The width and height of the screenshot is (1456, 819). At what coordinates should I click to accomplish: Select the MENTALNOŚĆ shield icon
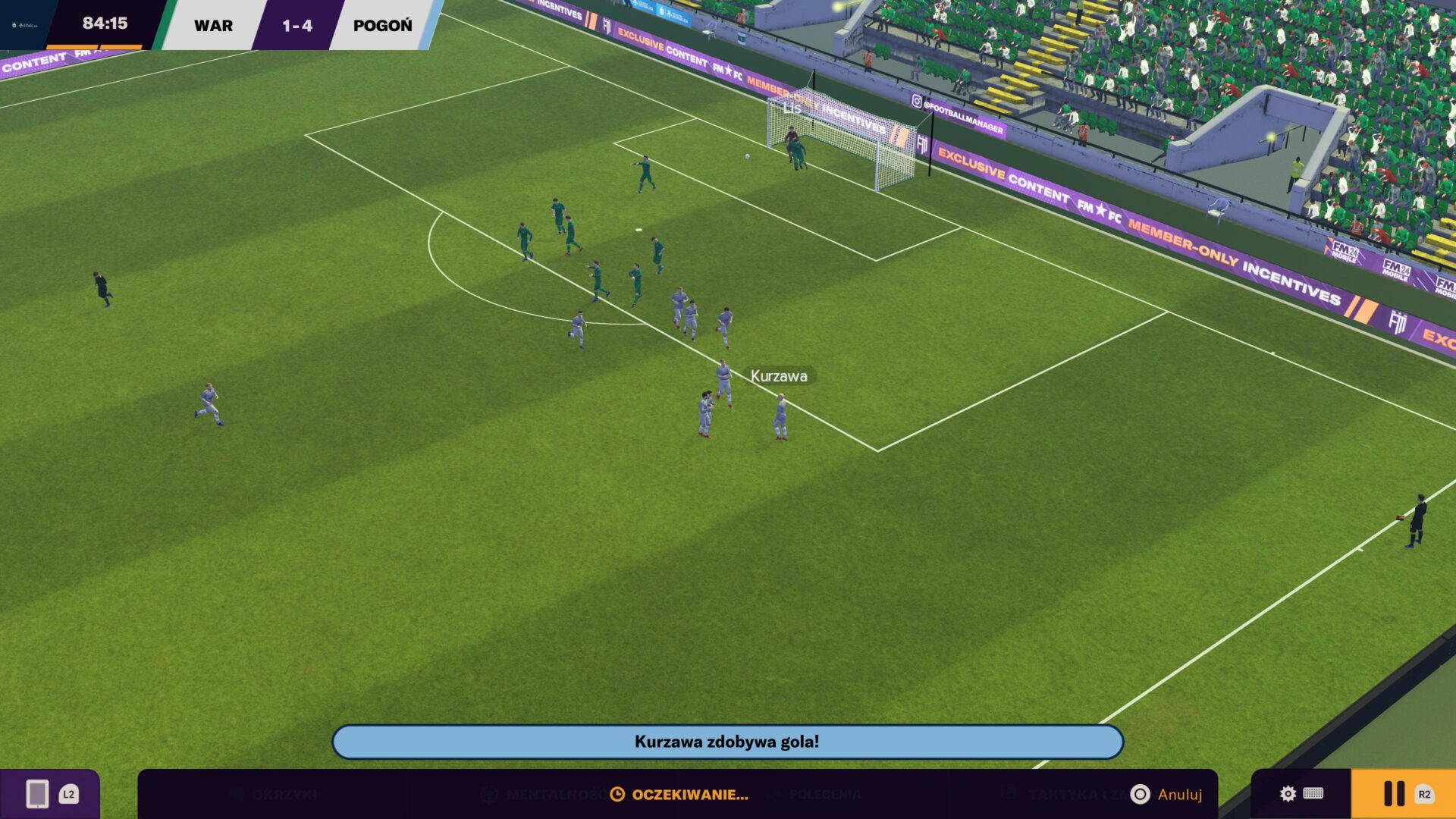[x=490, y=795]
